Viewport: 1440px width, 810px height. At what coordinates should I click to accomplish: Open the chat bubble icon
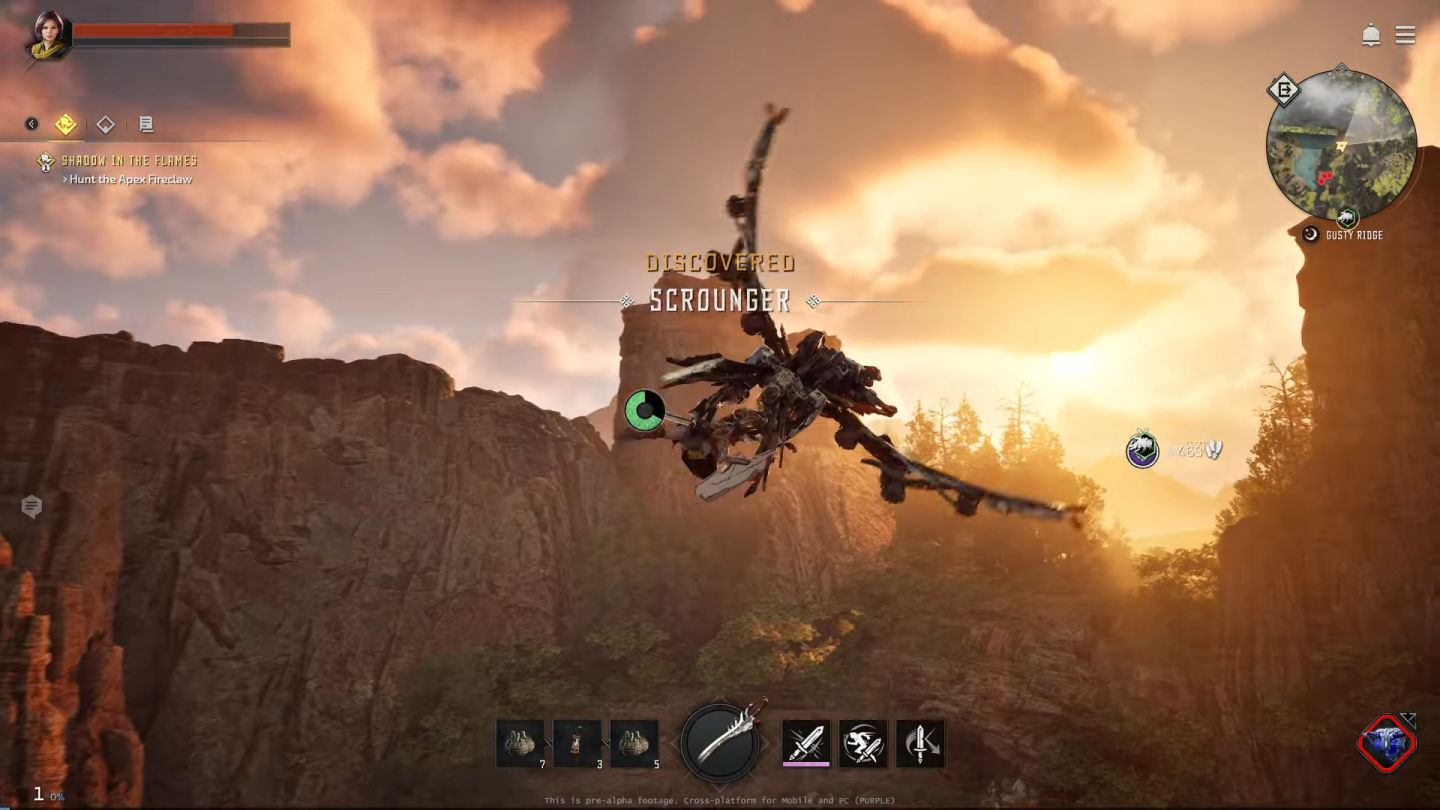click(x=32, y=507)
